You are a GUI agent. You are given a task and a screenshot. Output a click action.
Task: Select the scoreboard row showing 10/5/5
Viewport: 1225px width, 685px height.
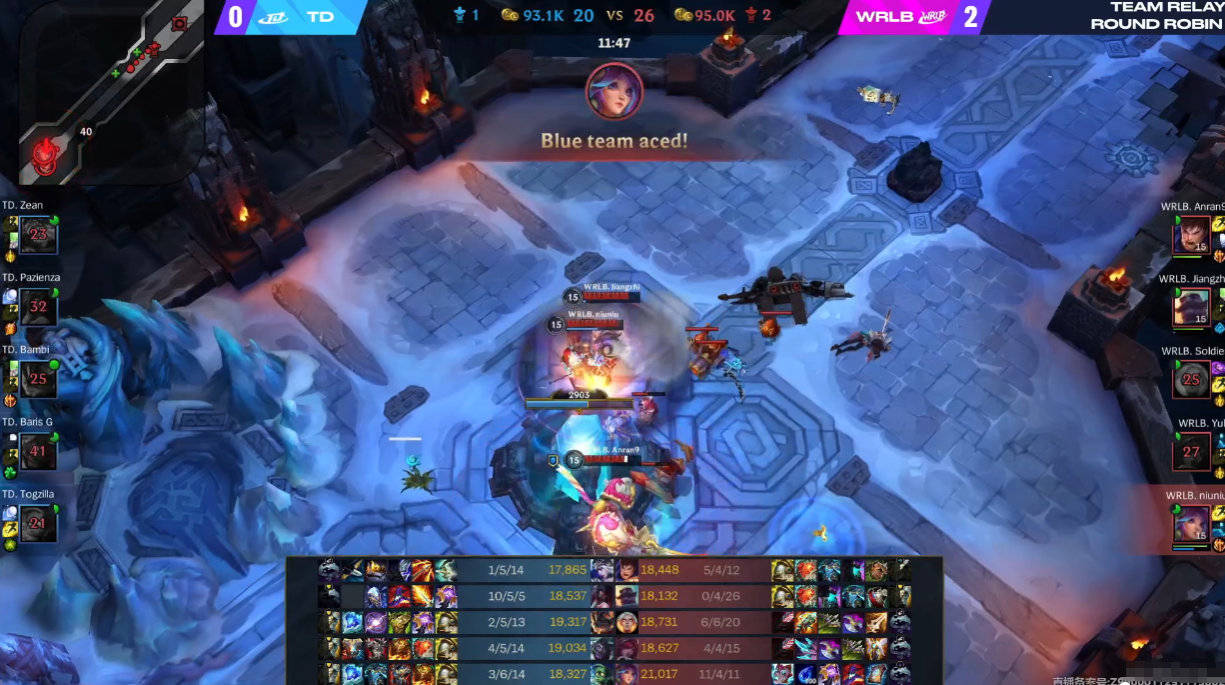(x=614, y=596)
